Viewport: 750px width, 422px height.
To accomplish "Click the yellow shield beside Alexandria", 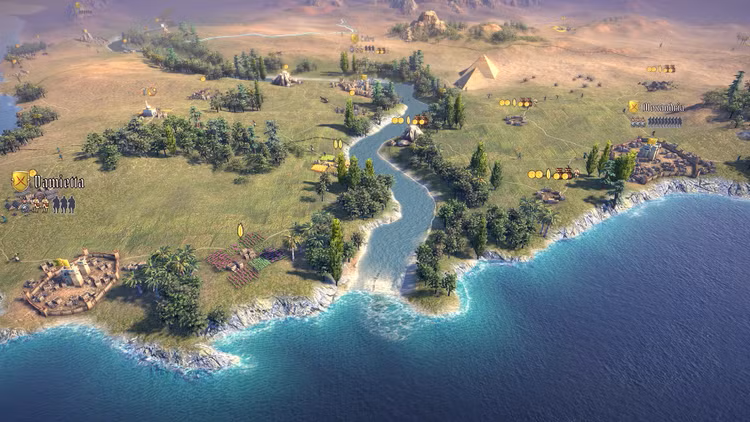I will 634,106.
